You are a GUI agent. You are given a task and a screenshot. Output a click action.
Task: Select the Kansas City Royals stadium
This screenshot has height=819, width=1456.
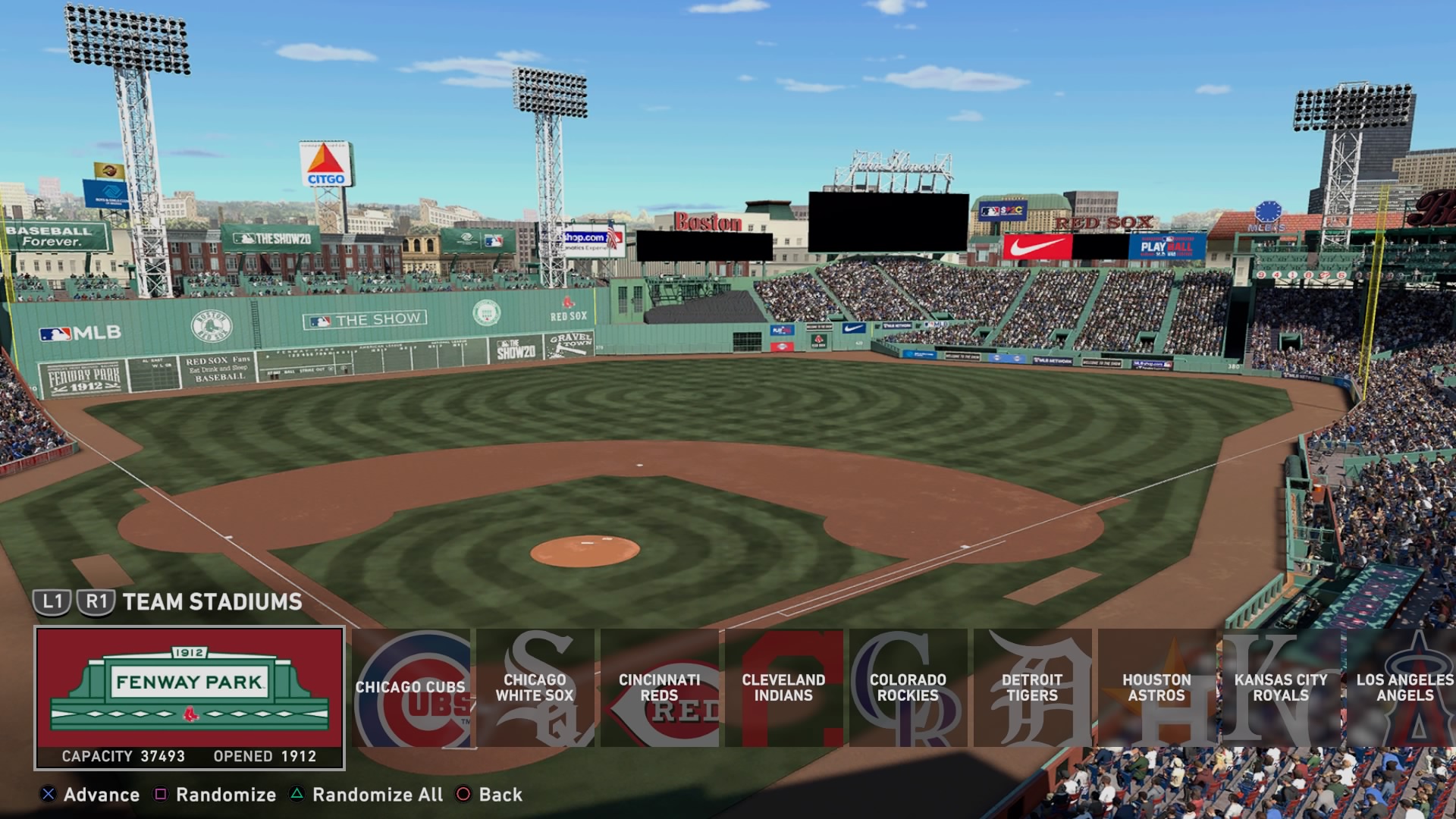coord(1282,688)
